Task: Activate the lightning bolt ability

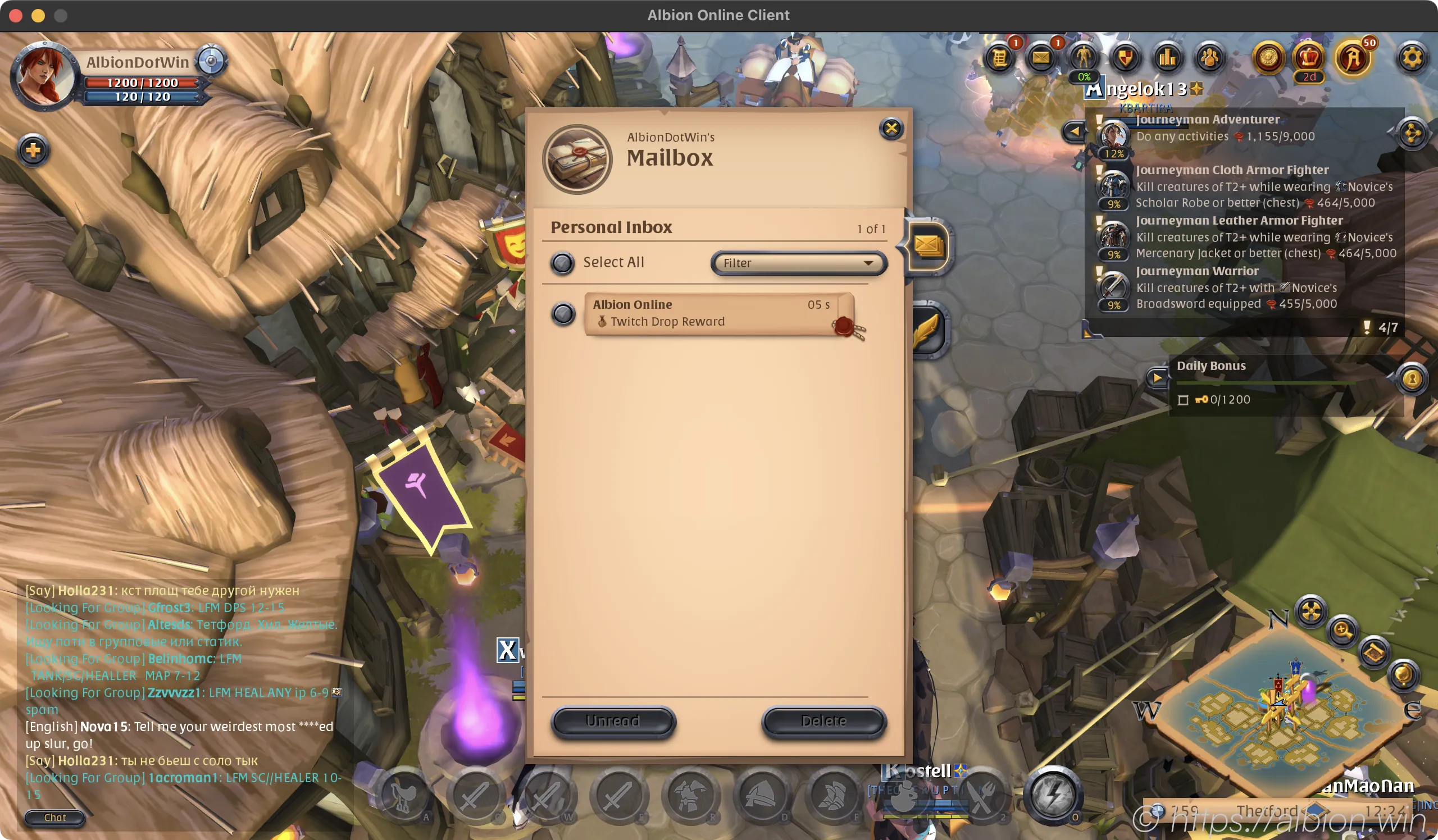Action: (1053, 795)
